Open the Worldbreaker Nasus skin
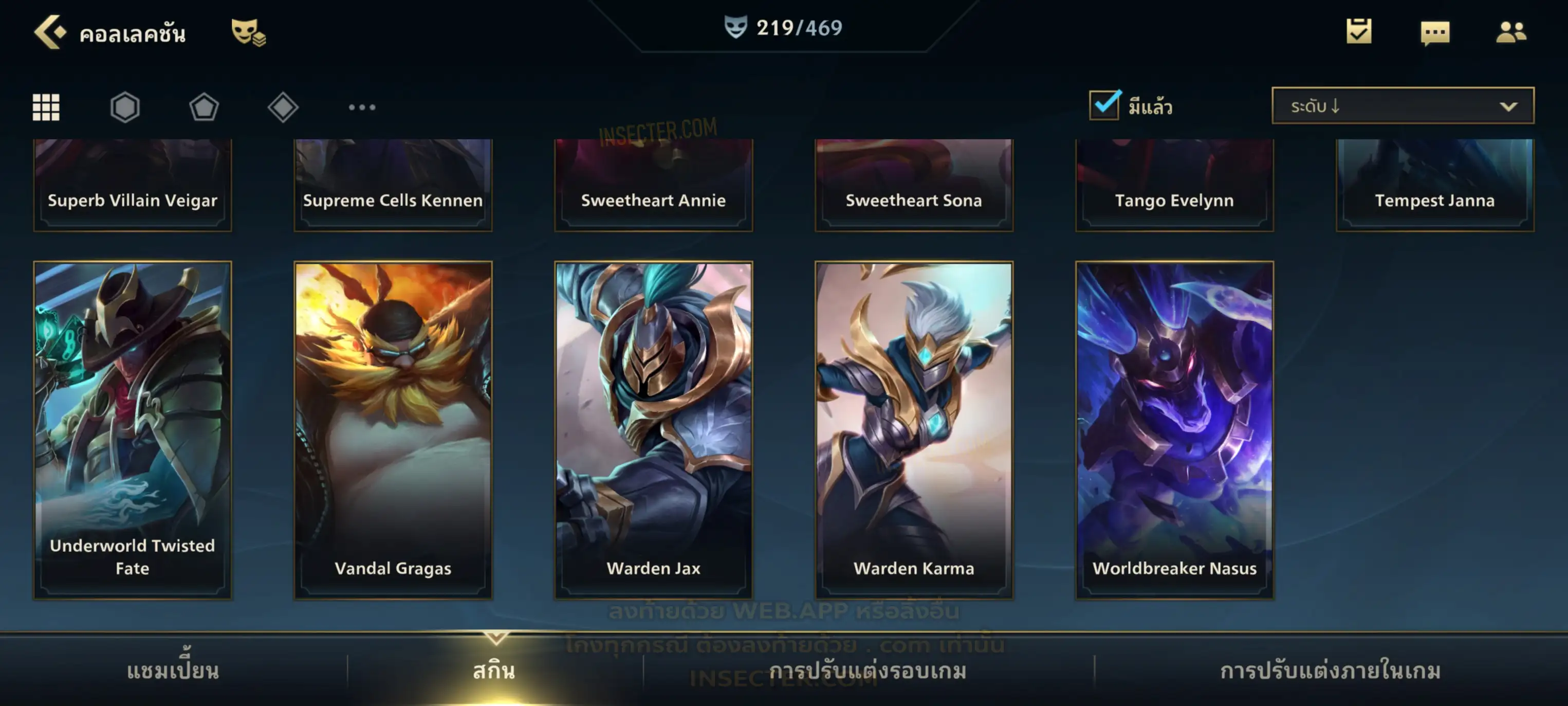This screenshot has height=706, width=1568. click(x=1174, y=429)
